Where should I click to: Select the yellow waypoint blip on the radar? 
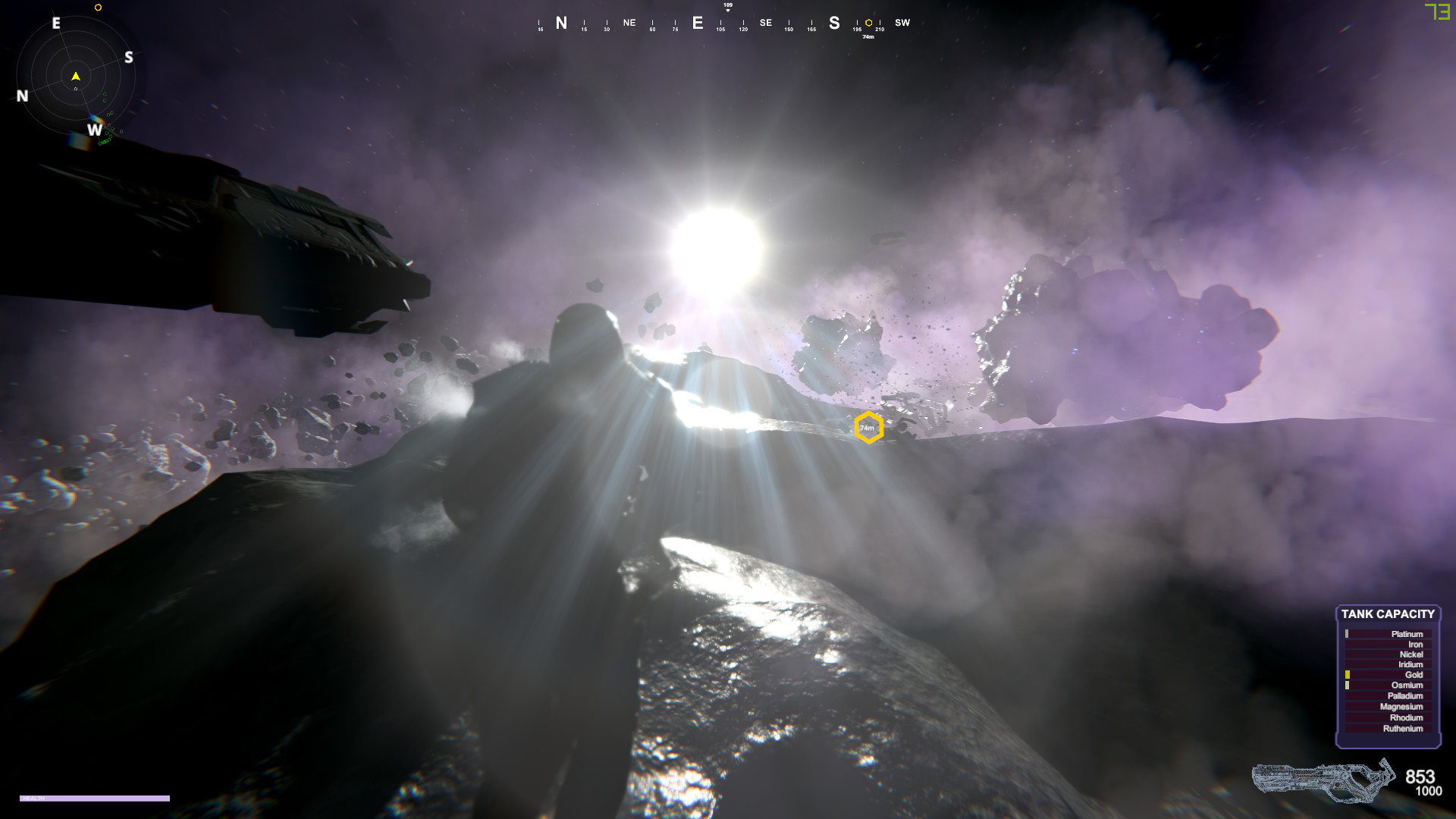coord(99,8)
